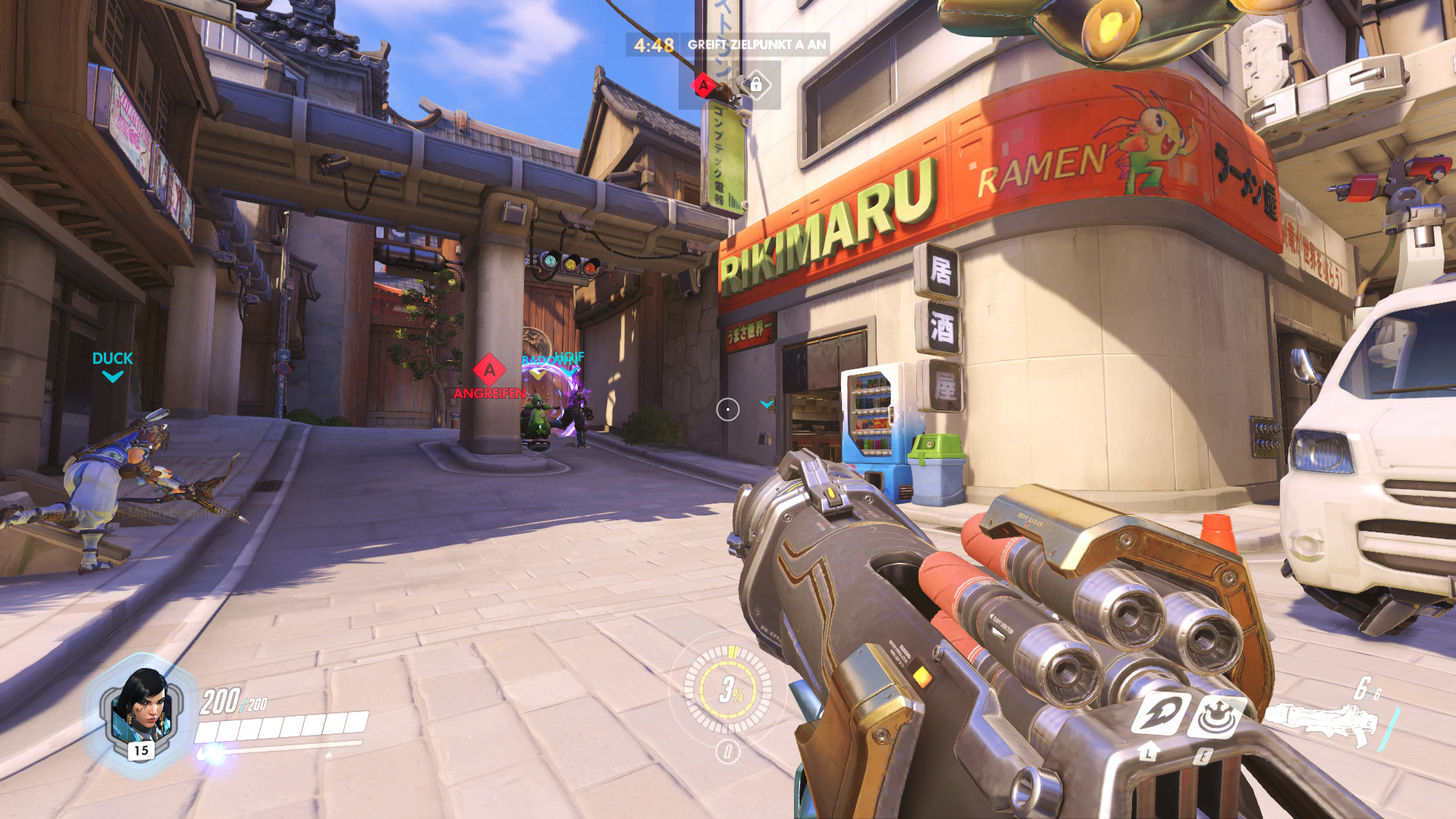Trigger the Concussive Blast ability icon

(x=1216, y=715)
